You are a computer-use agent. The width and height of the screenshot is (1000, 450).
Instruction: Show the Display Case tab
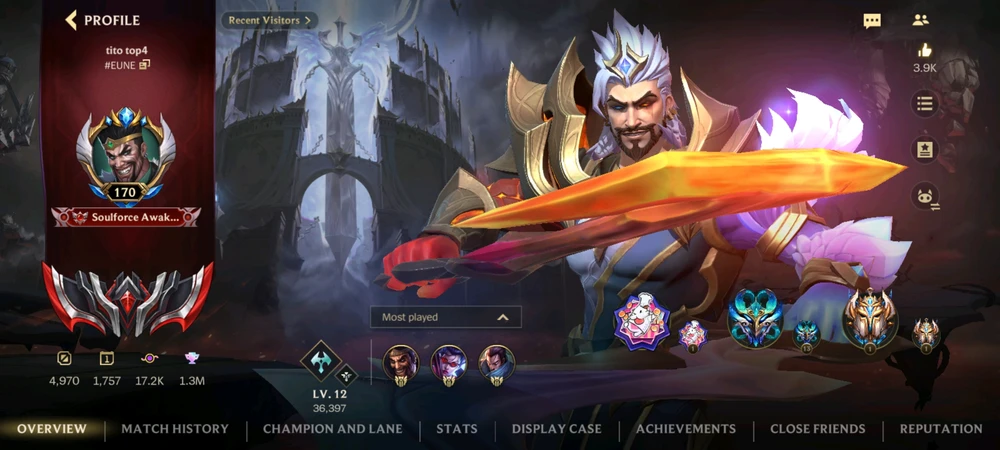556,429
